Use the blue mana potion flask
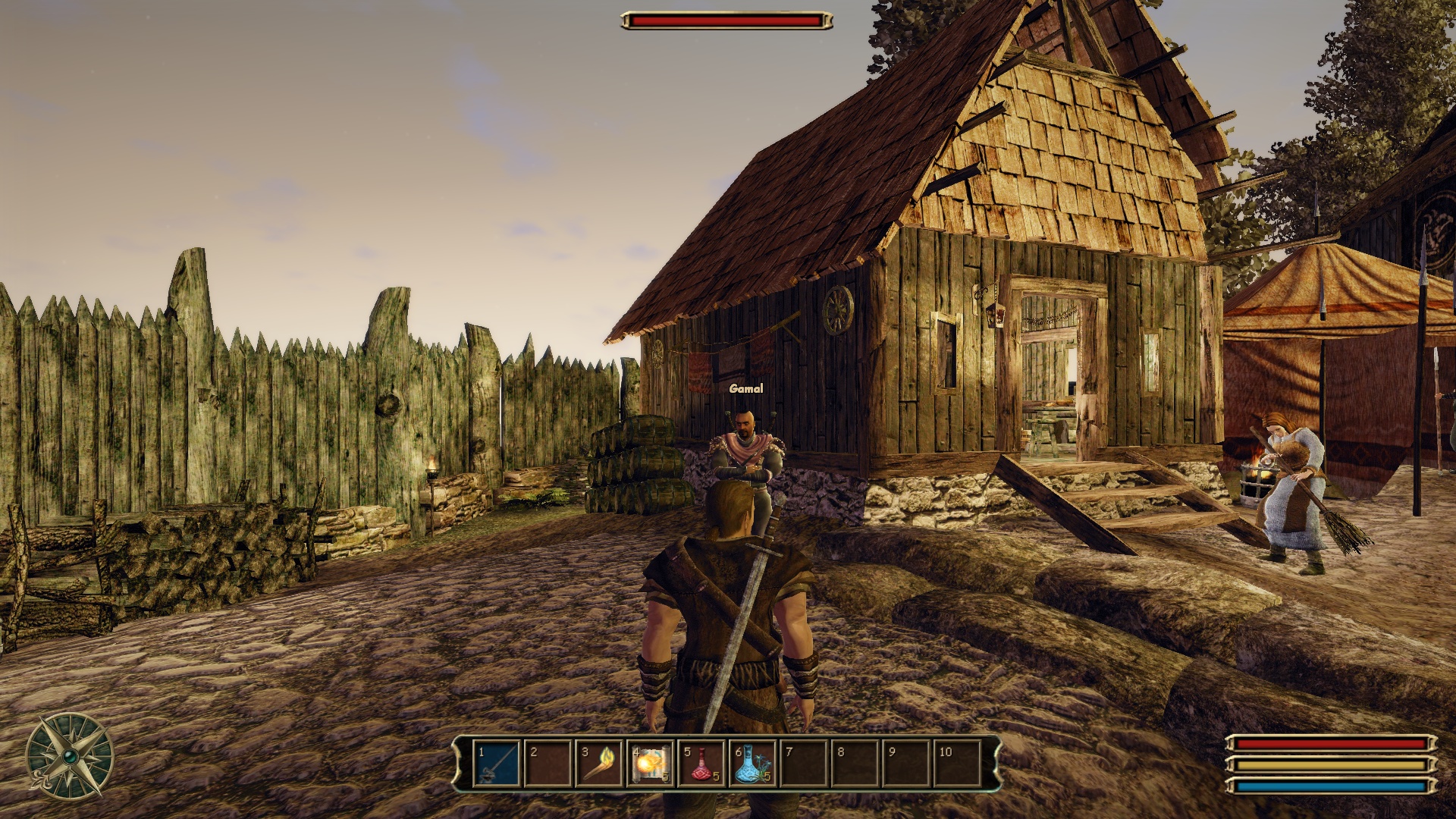This screenshot has width=1456, height=819. 752,764
